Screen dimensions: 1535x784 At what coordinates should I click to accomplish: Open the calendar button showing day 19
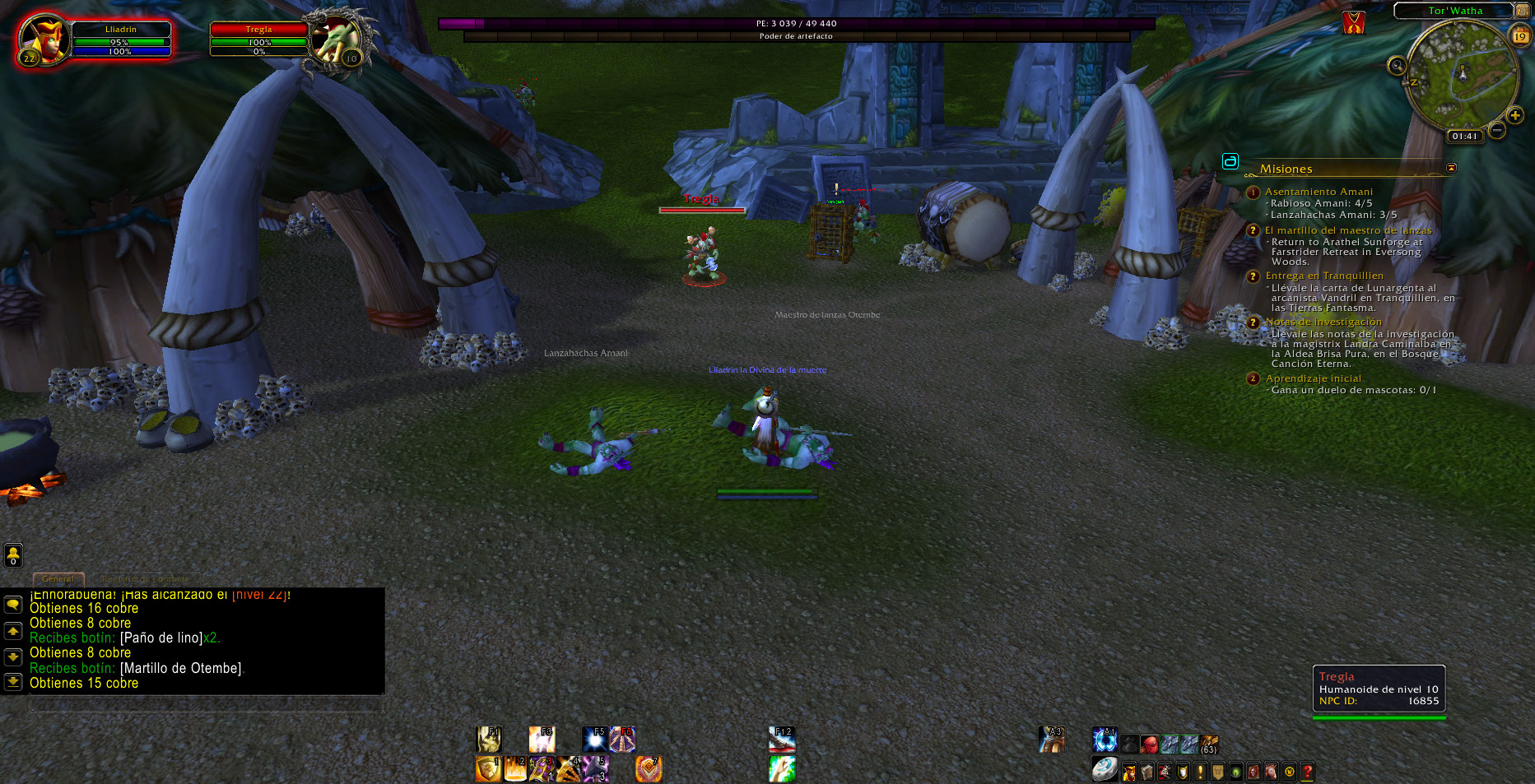(1520, 36)
